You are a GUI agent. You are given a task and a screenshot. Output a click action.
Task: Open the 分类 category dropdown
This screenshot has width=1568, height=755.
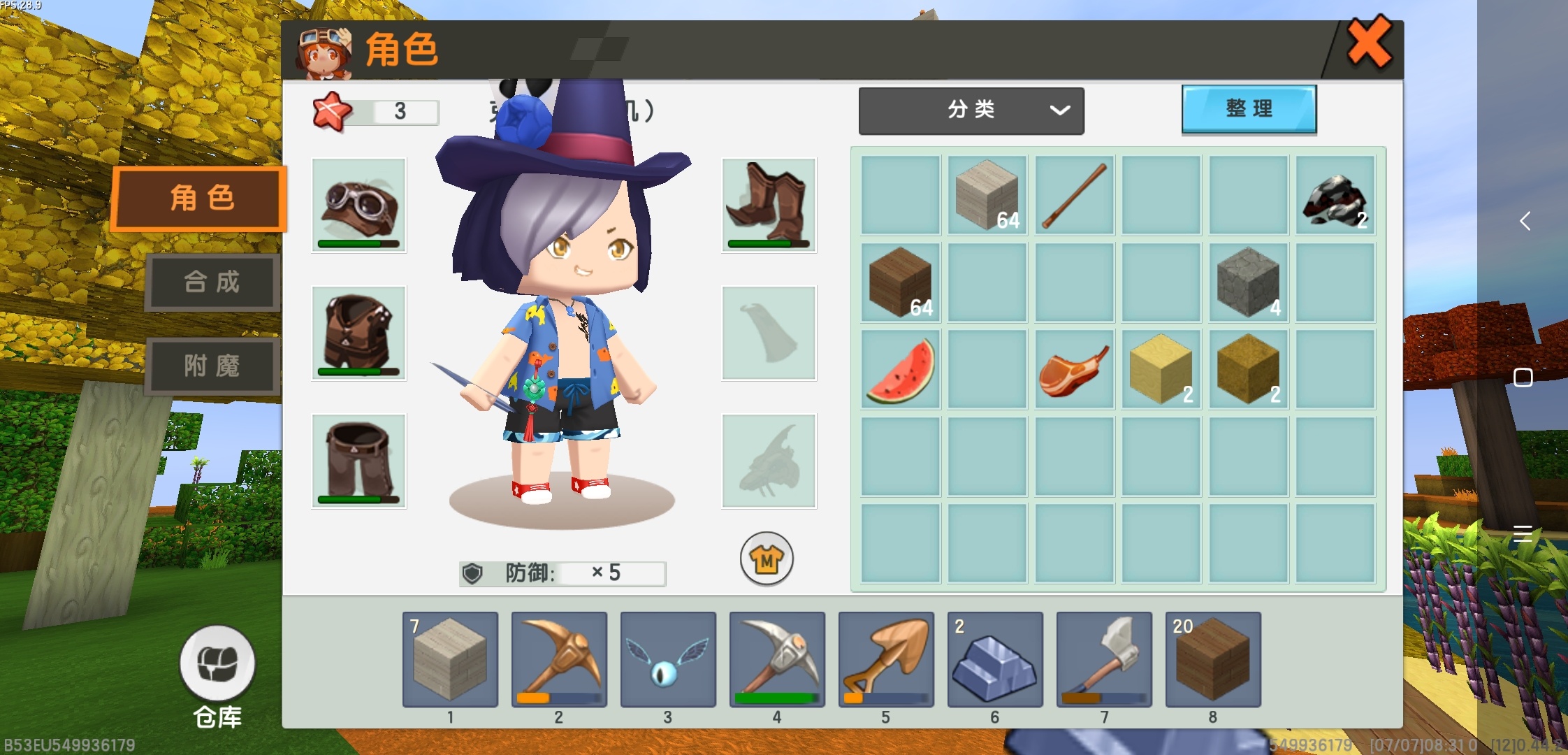(x=971, y=110)
